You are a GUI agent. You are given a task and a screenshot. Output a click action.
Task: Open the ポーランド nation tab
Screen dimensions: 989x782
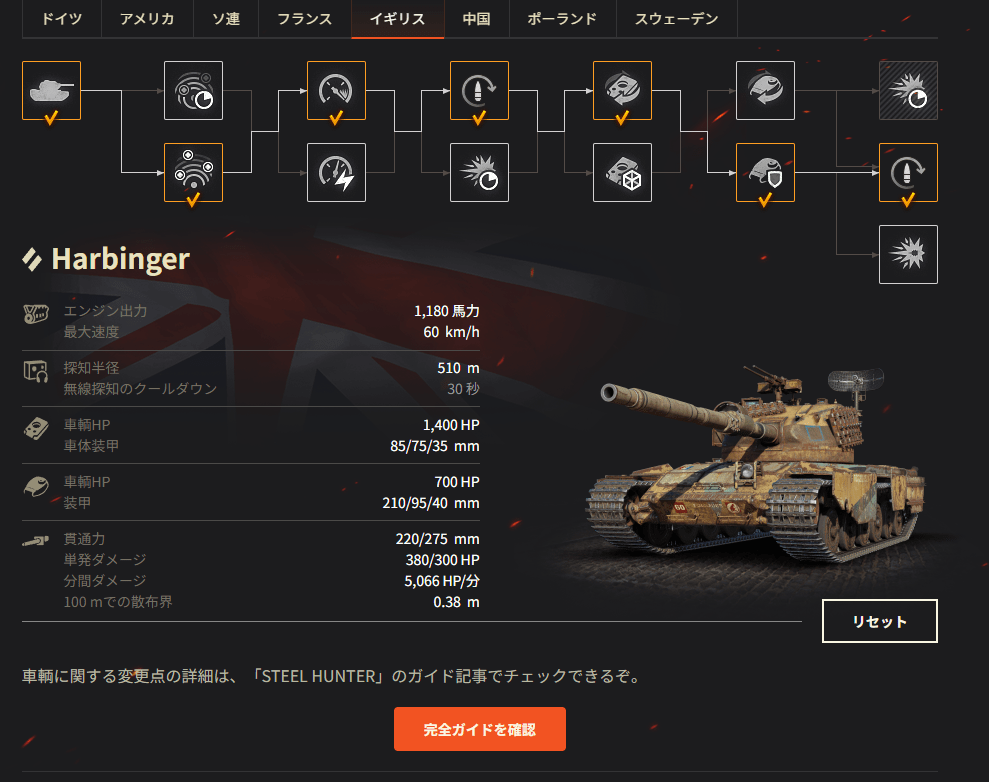562,19
